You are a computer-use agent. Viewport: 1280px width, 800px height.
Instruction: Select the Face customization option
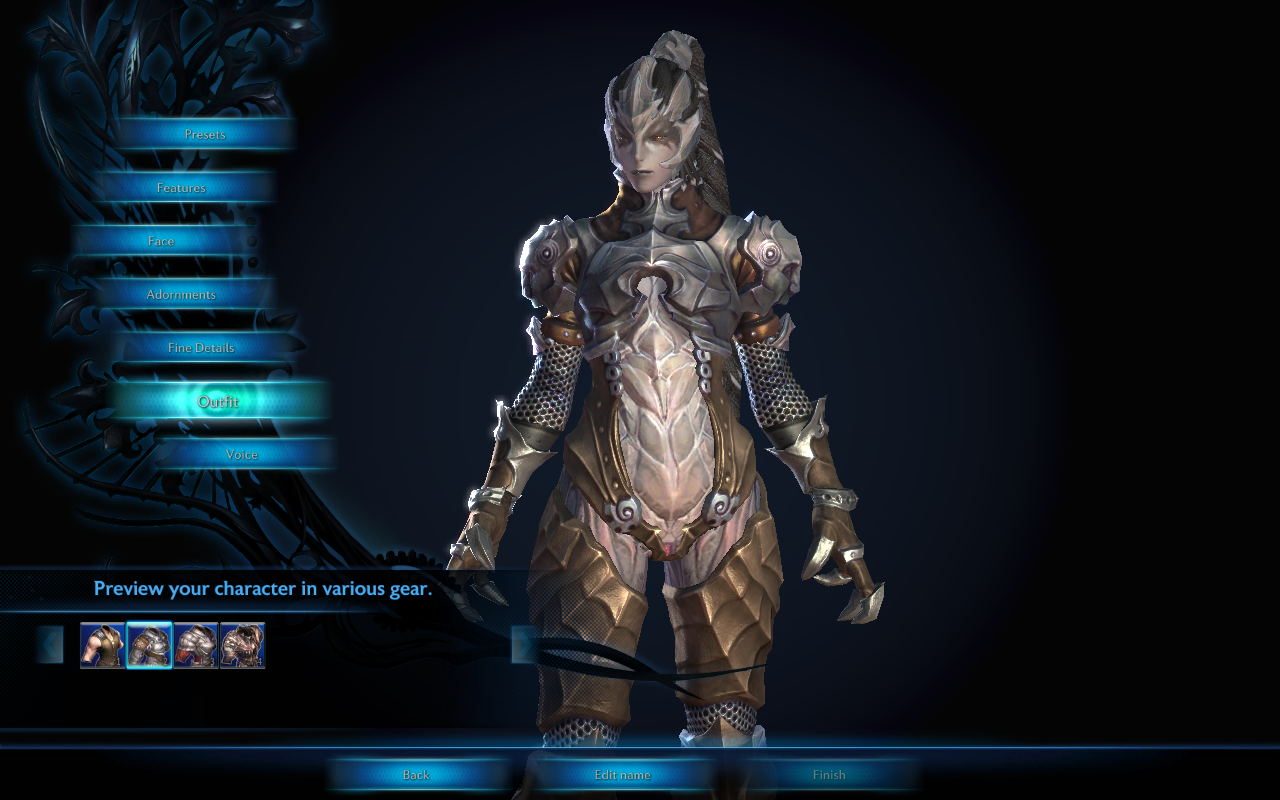(x=161, y=241)
